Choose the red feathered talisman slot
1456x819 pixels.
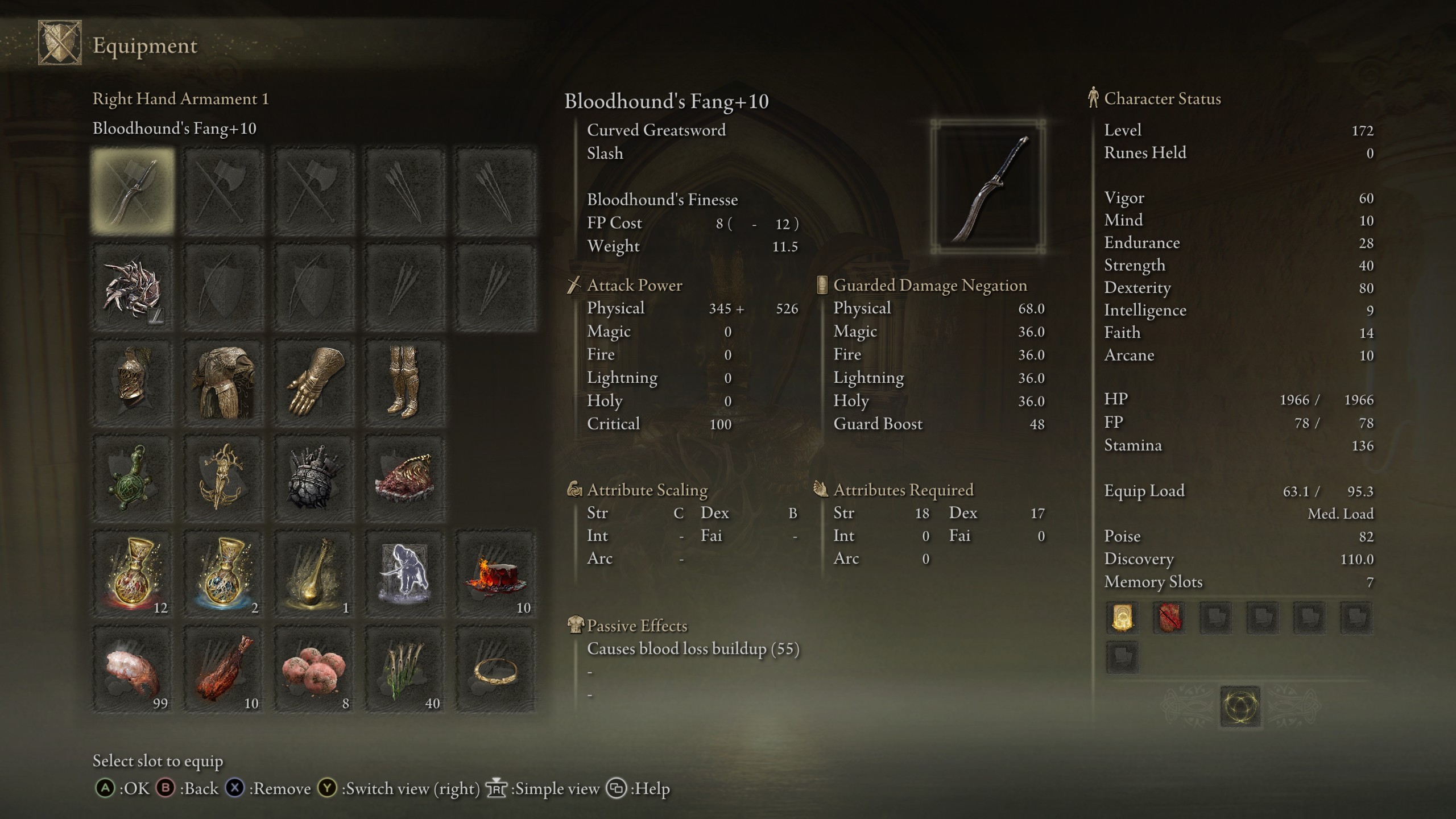pos(404,479)
